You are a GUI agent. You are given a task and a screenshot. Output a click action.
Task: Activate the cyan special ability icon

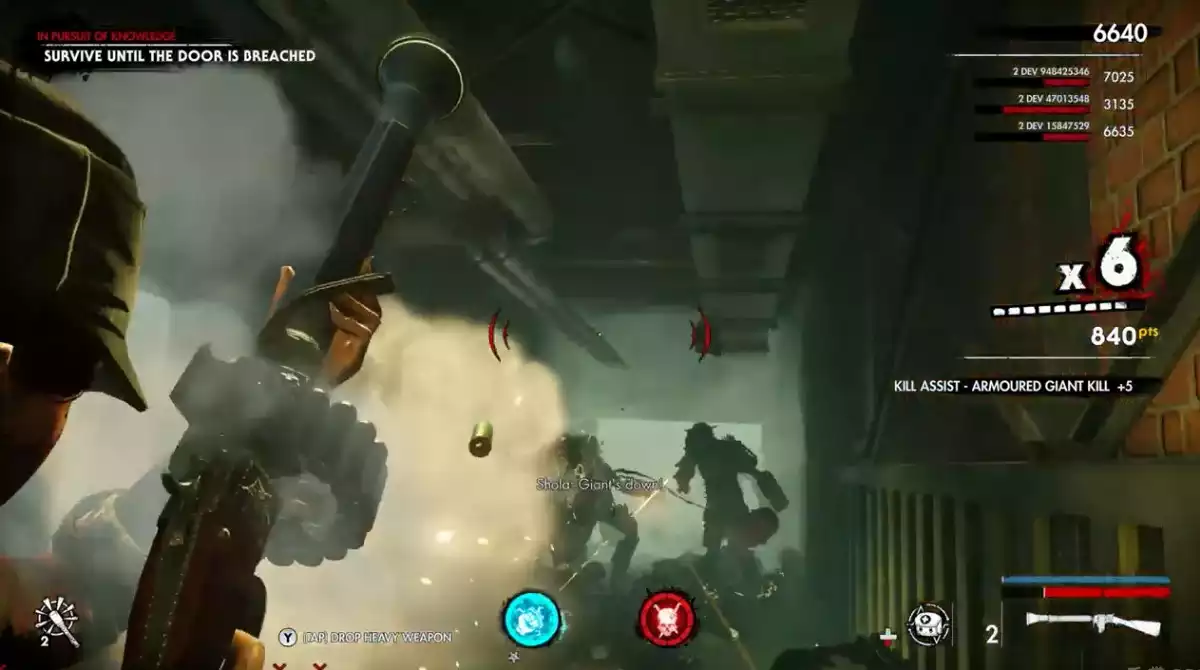click(x=530, y=618)
